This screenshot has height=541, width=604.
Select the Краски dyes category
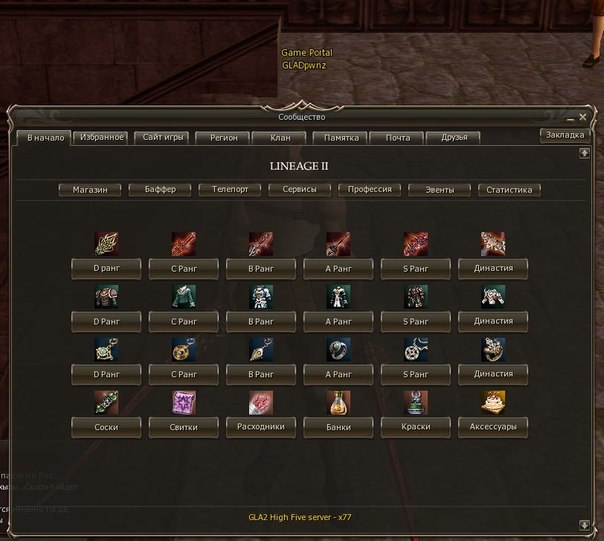coord(416,425)
